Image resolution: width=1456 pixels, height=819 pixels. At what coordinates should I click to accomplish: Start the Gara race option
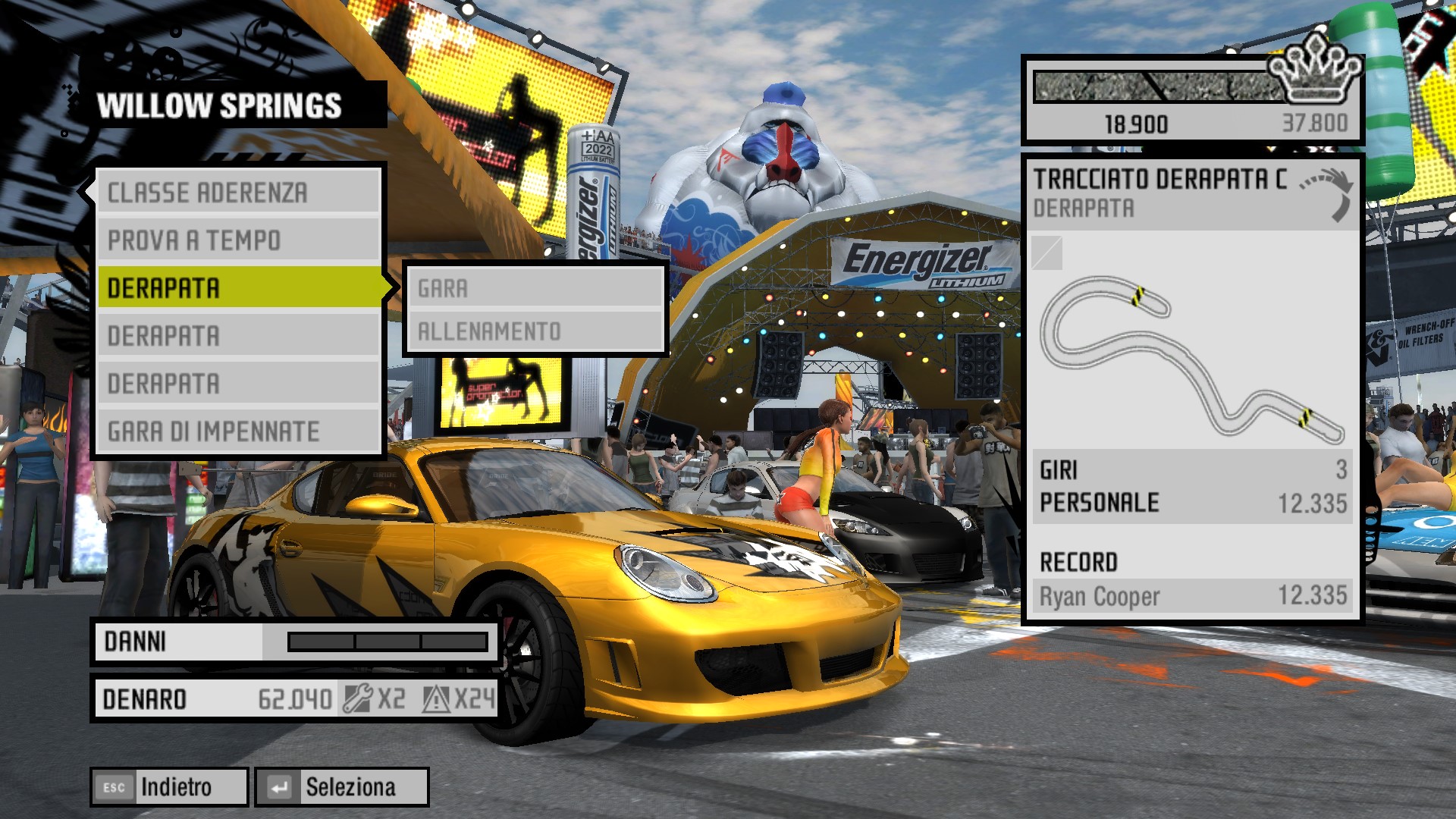coord(535,288)
